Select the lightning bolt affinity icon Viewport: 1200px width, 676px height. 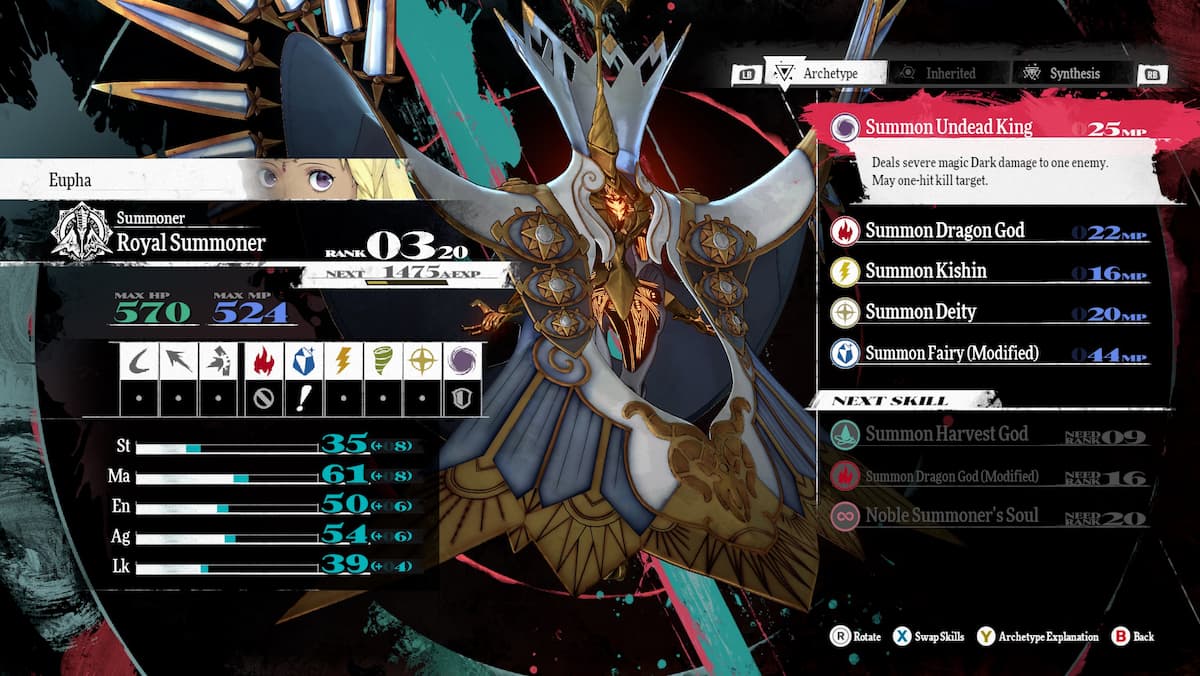(x=342, y=361)
